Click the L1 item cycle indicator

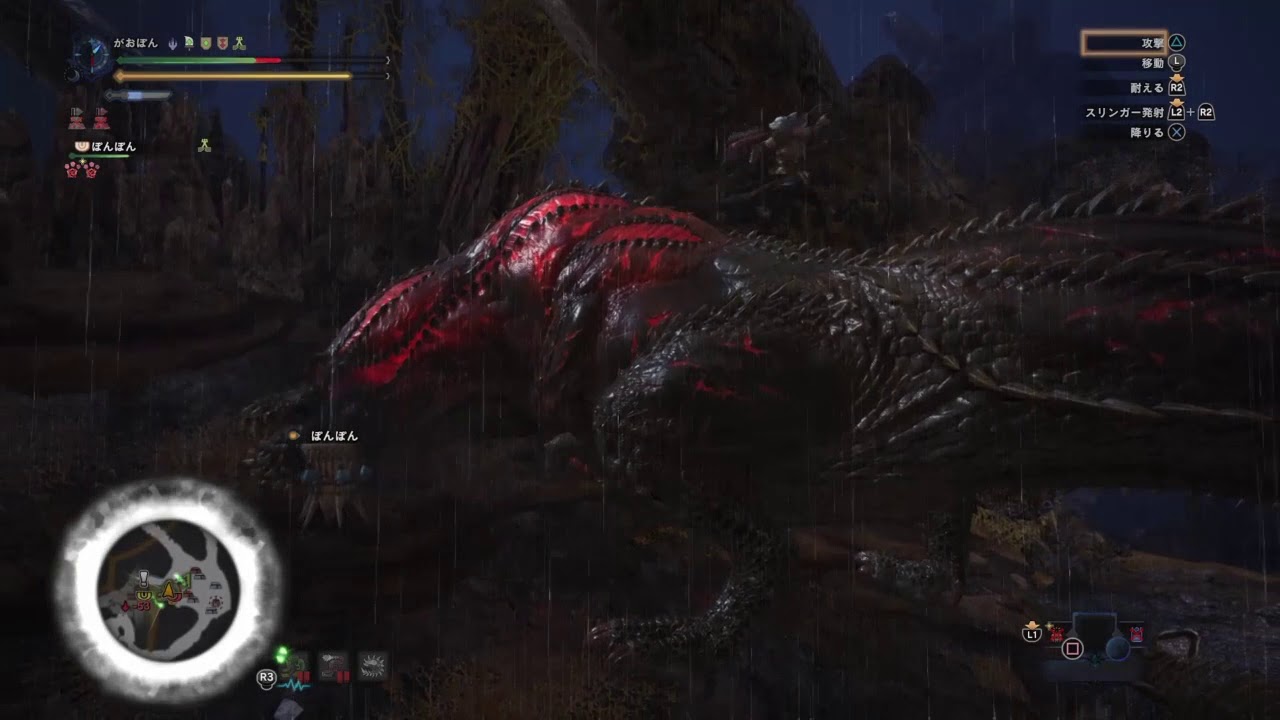pyautogui.click(x=1032, y=634)
